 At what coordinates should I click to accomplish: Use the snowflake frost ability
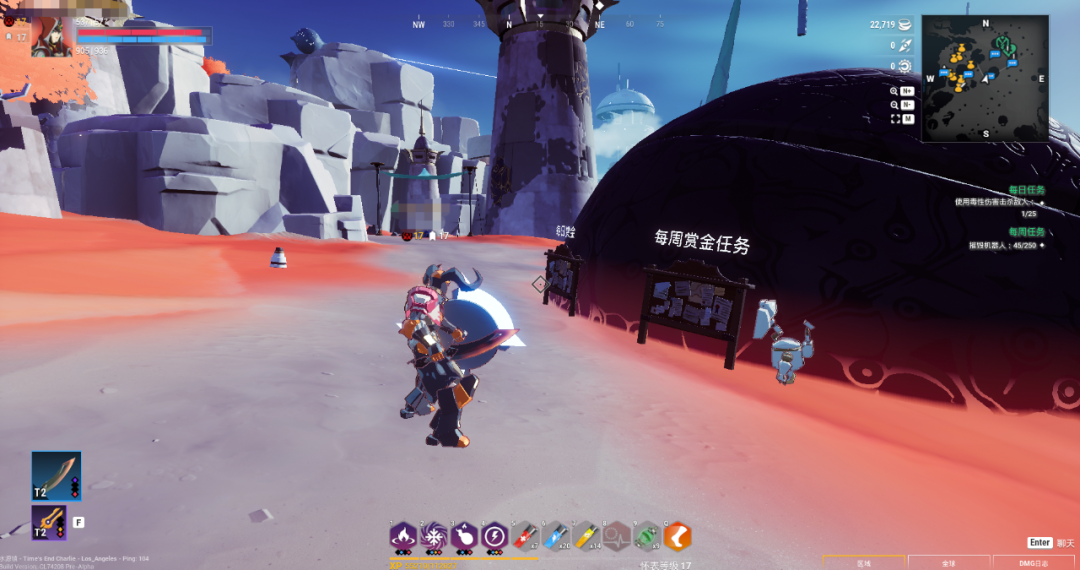coord(434,537)
